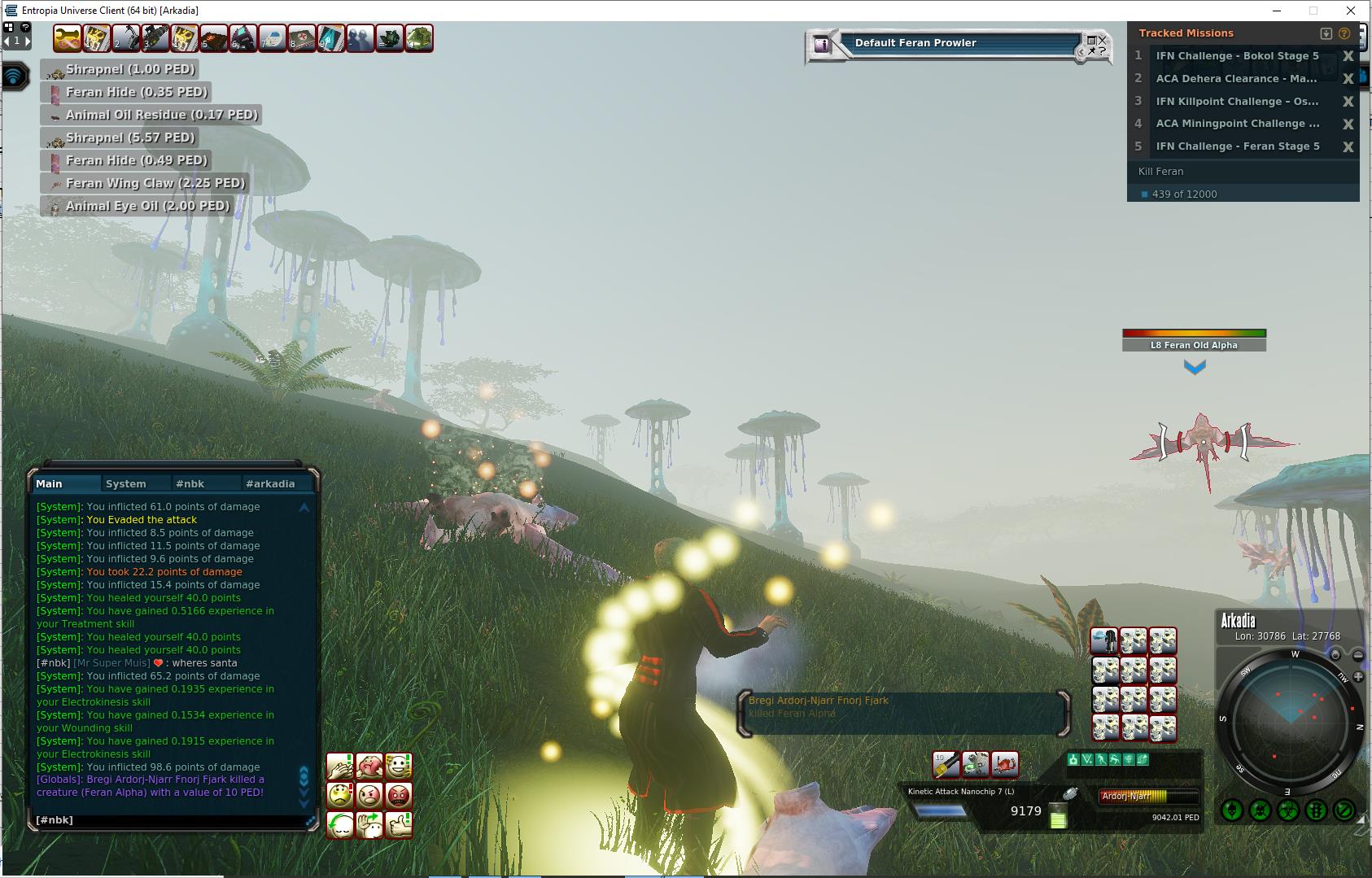1372x878 pixels.
Task: Go to next hotbar page arrow
Action: tap(27, 40)
